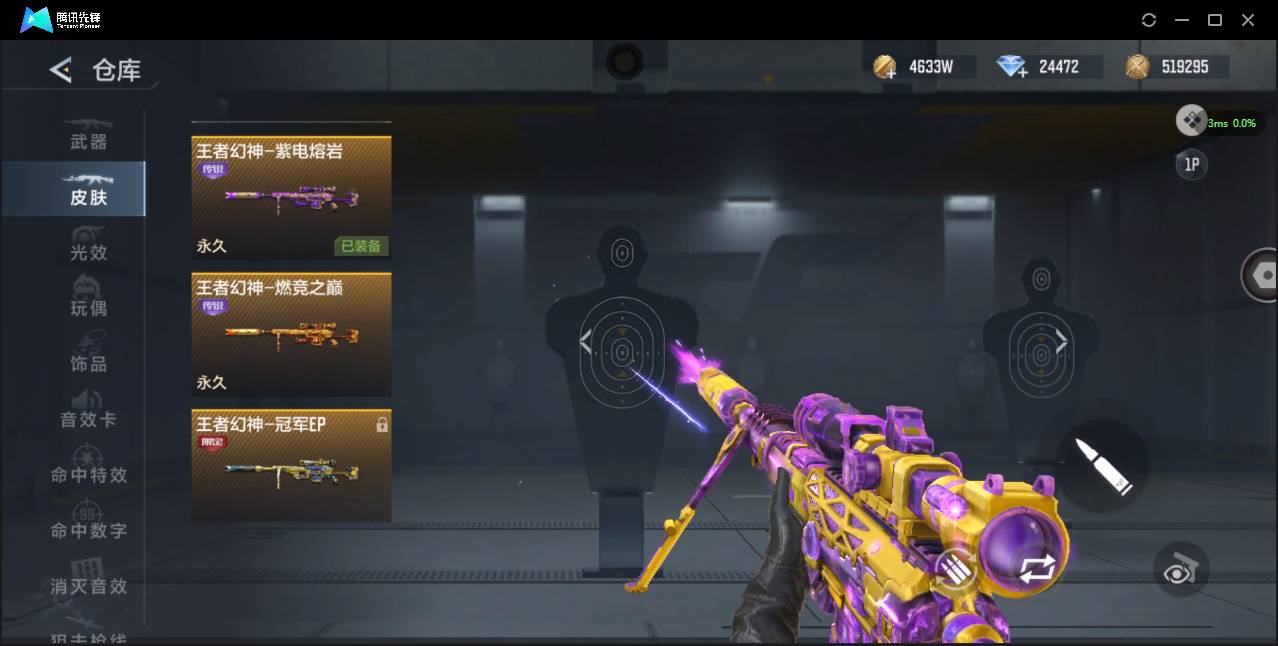Add diamonds via the diamond icon
This screenshot has height=646, width=1278.
tap(1012, 68)
